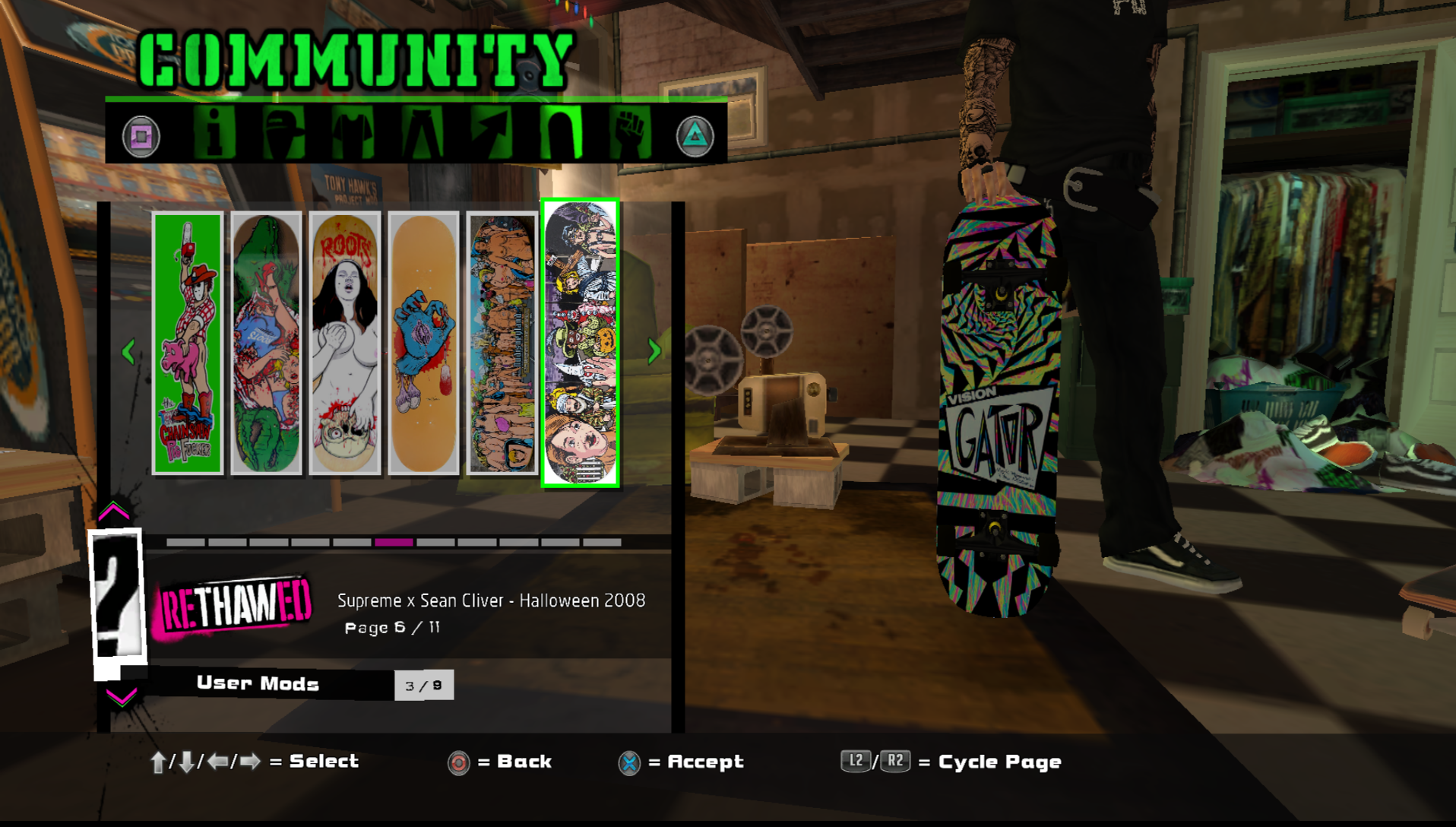The image size is (1456, 827).
Task: Click the pink down arrow below the question mark
Action: click(121, 696)
